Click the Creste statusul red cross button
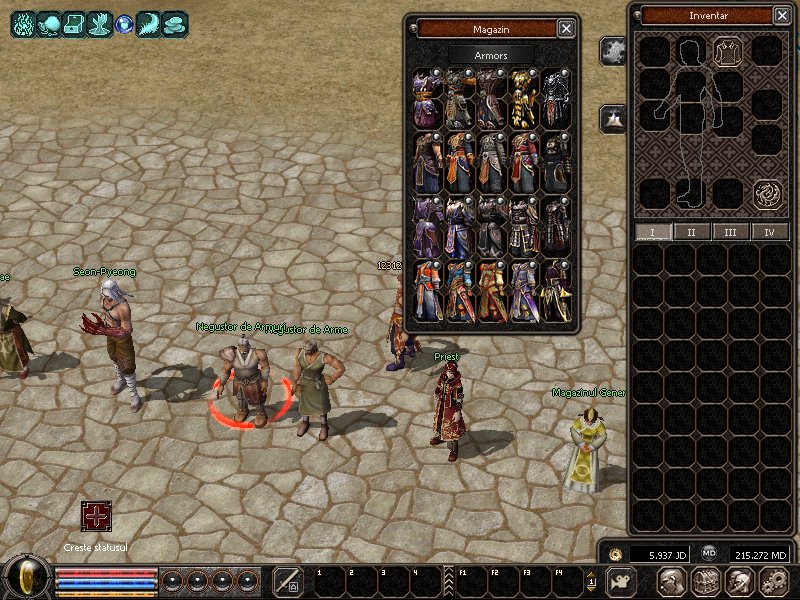Screen dimensions: 800x600 (x=96, y=516)
